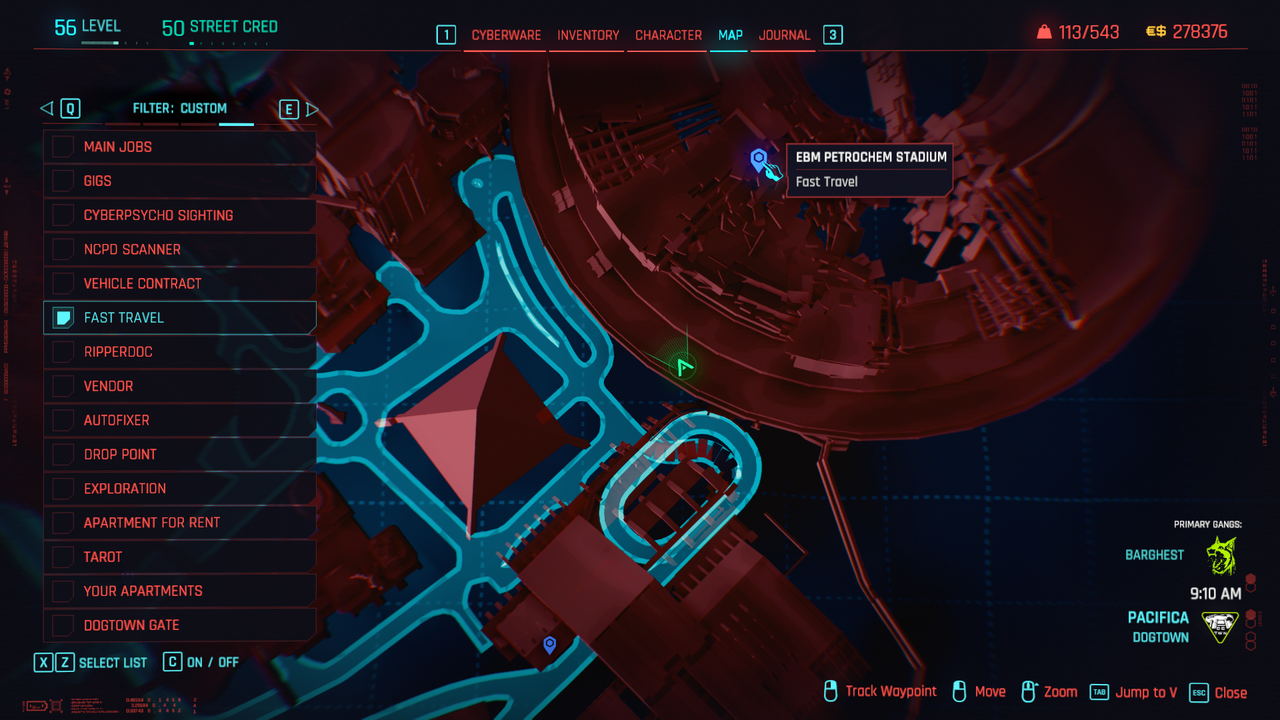
Task: Open the Character tab
Action: pos(668,35)
